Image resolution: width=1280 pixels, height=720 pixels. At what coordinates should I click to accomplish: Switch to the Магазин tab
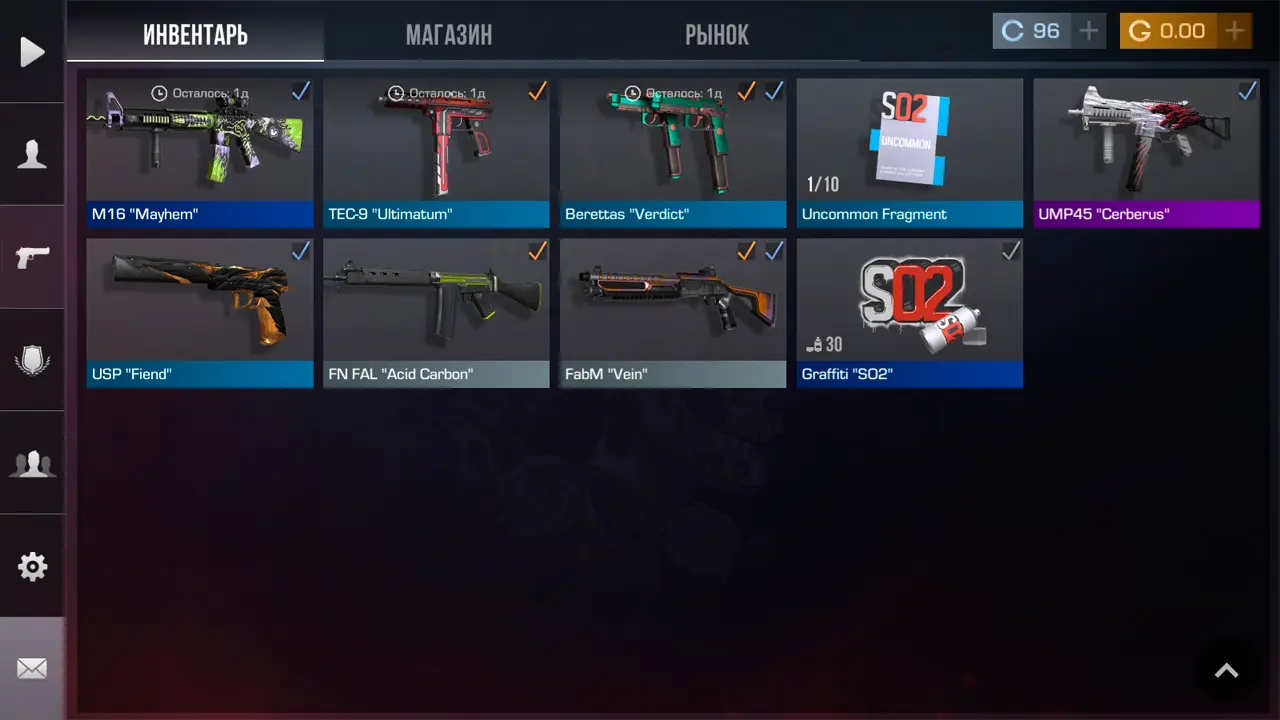pyautogui.click(x=448, y=35)
